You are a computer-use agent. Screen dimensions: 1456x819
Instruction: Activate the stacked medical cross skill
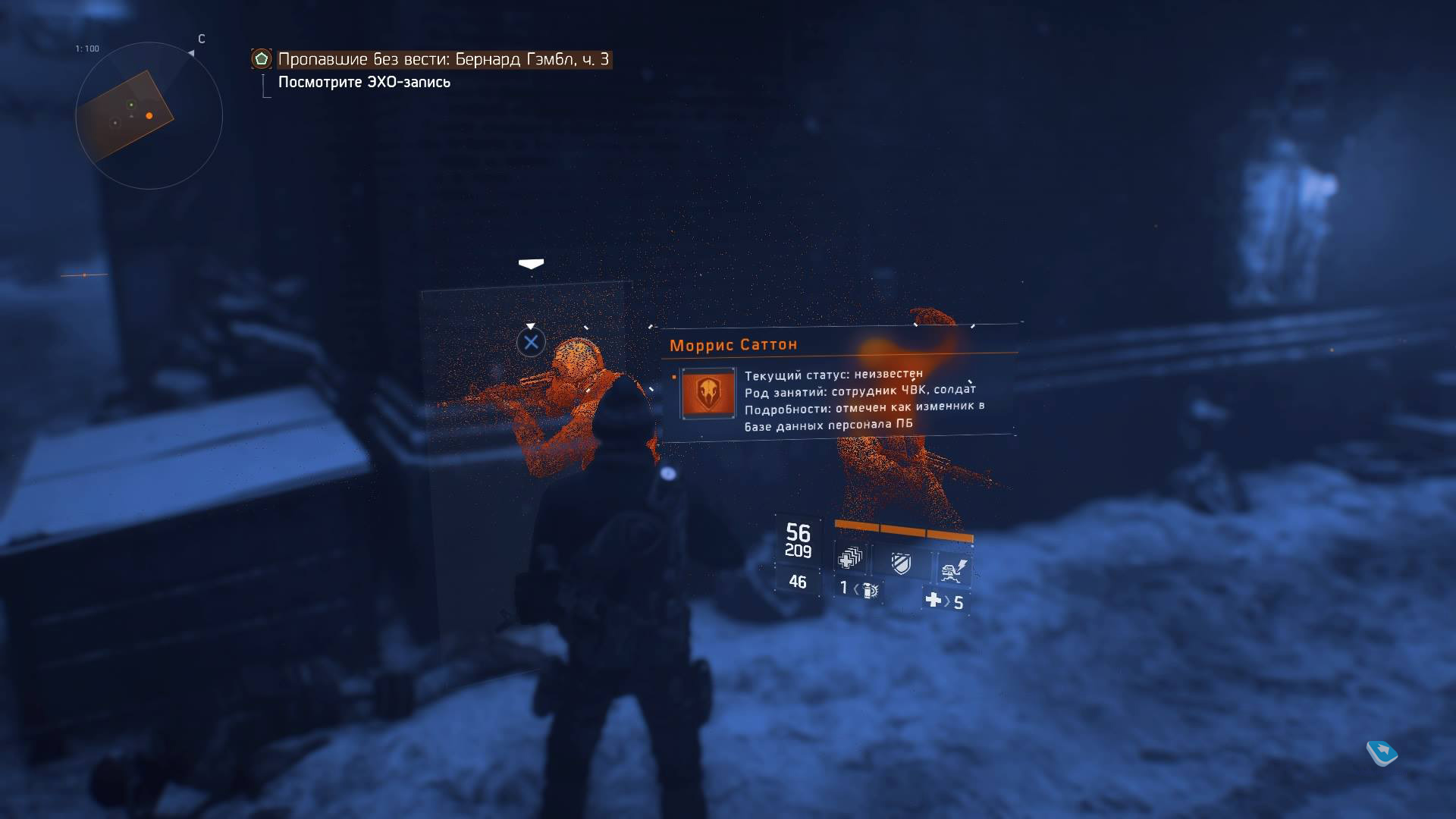[x=850, y=559]
